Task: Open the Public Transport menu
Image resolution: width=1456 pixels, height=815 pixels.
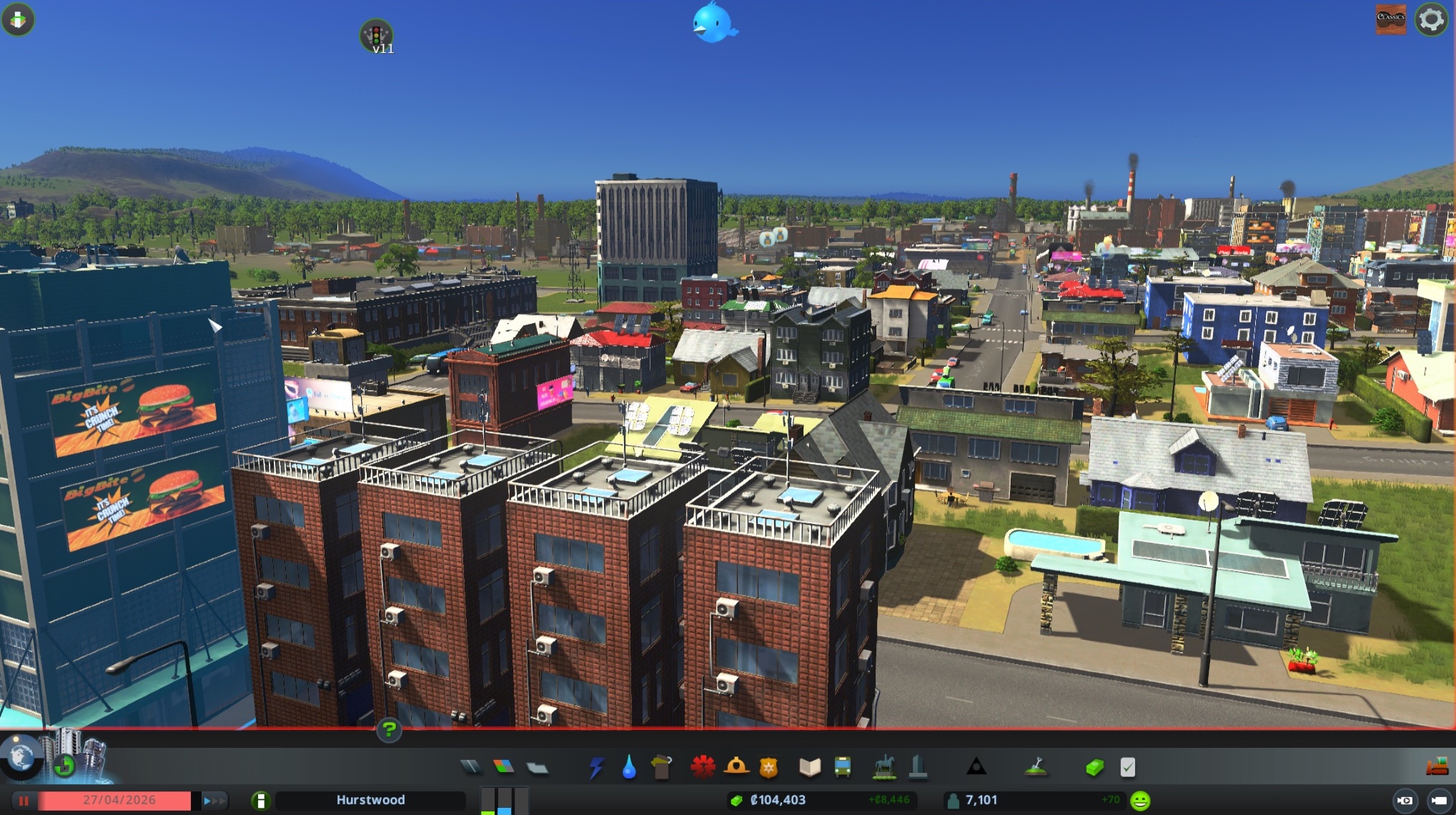Action: (x=841, y=767)
